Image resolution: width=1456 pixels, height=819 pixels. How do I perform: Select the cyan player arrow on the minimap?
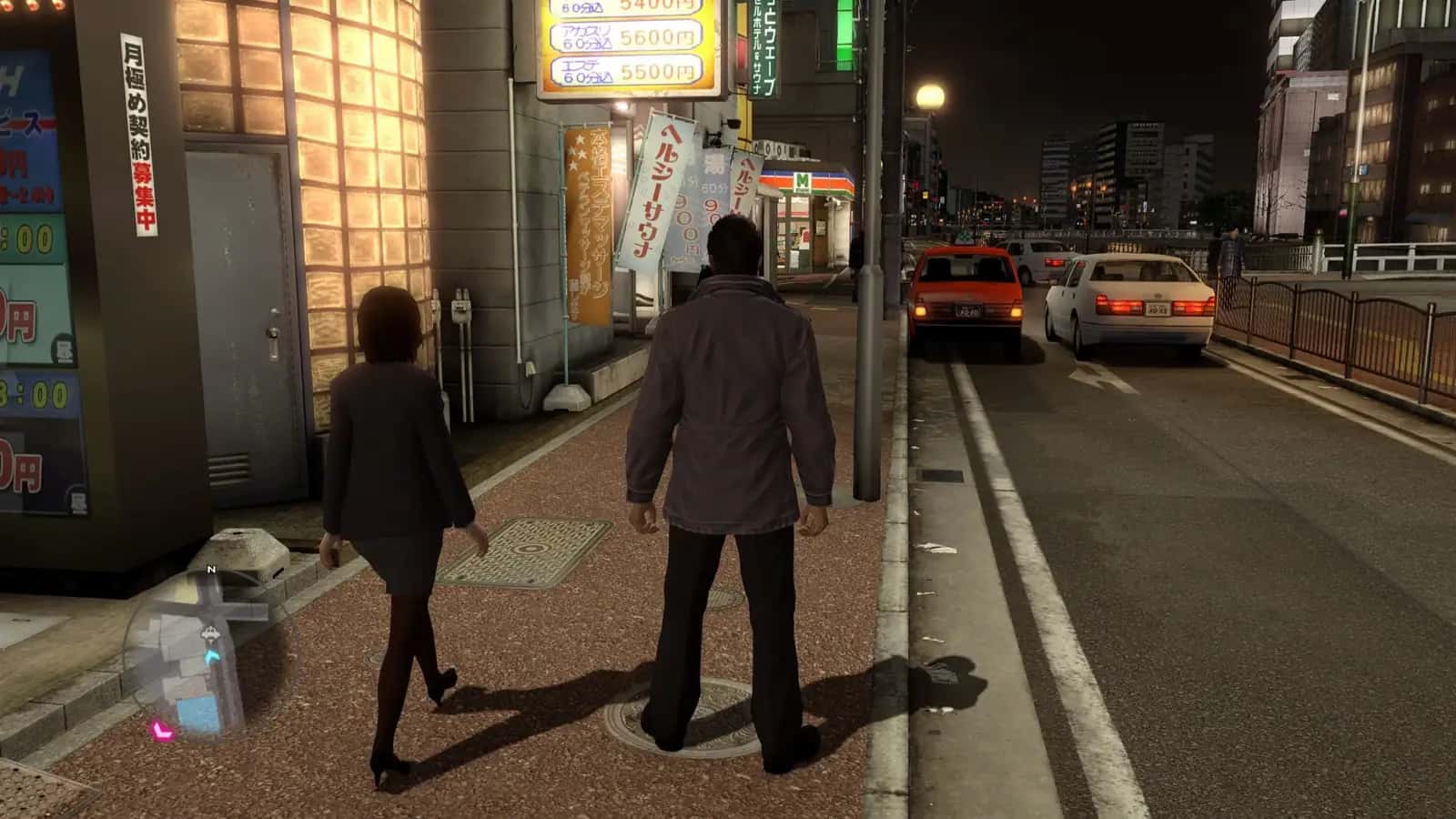[212, 654]
